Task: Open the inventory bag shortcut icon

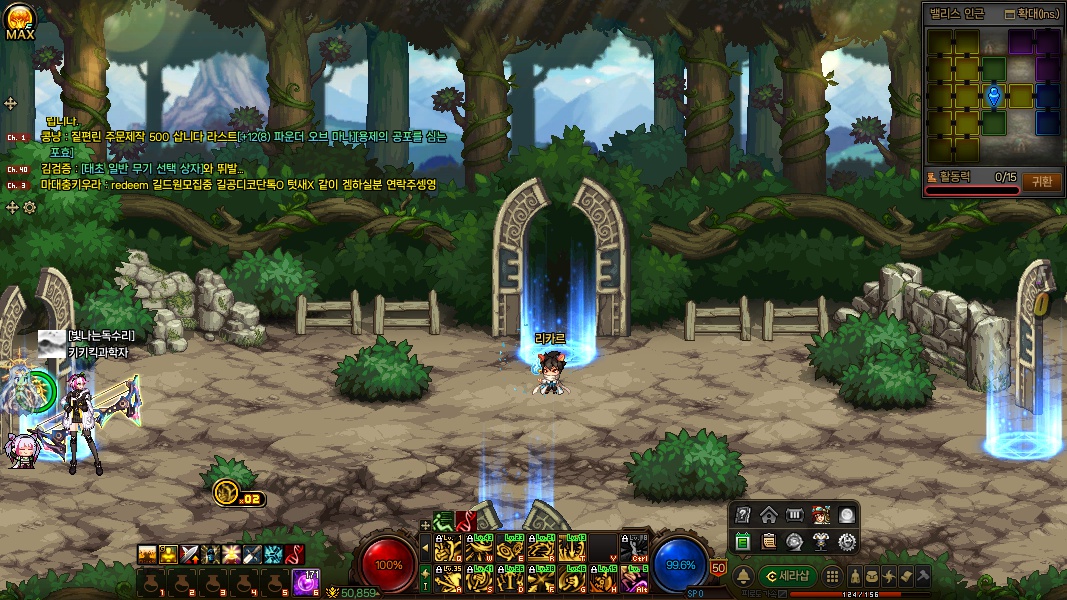Action: pos(872,576)
